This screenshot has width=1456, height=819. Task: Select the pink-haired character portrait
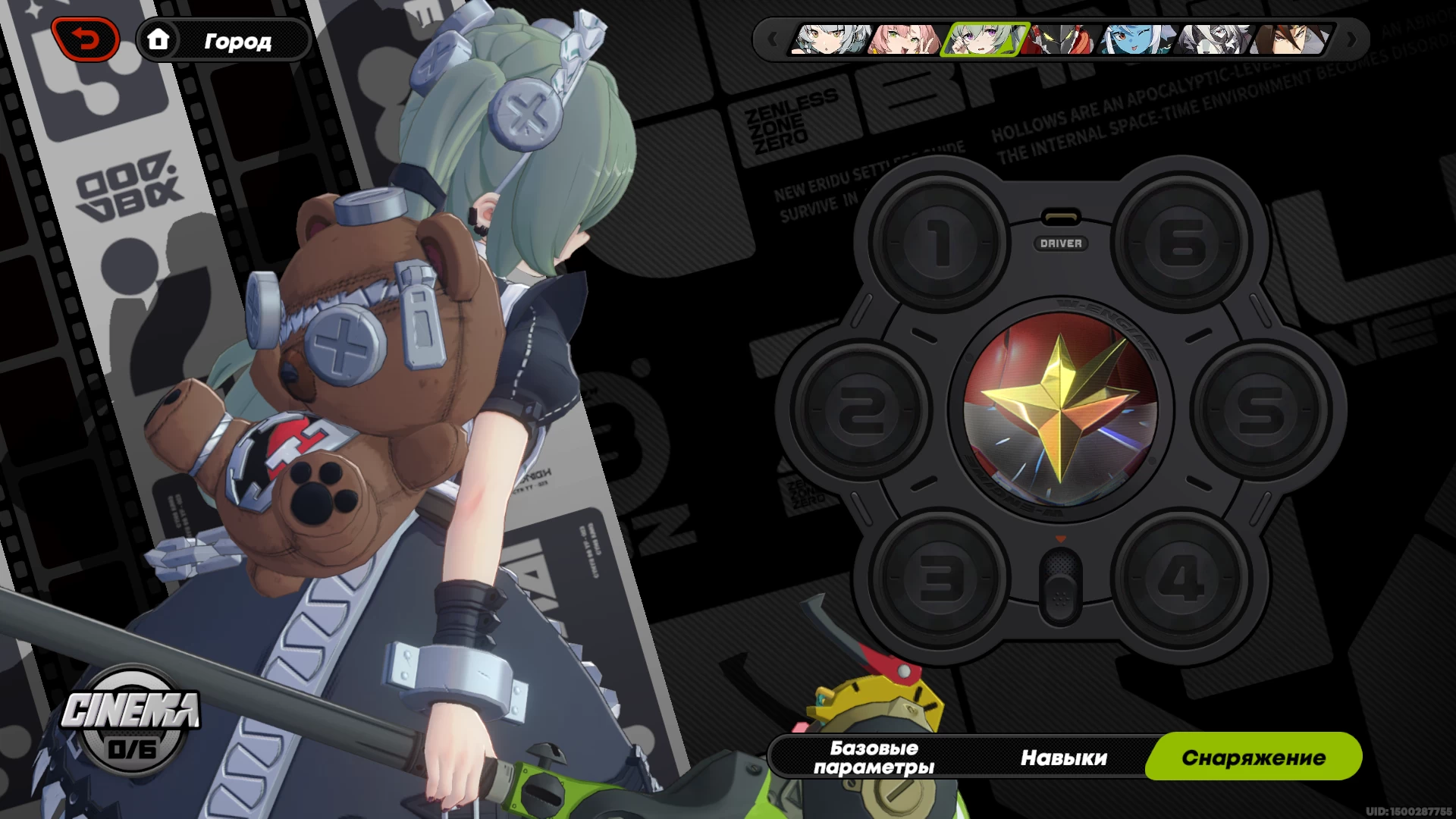tap(905, 39)
